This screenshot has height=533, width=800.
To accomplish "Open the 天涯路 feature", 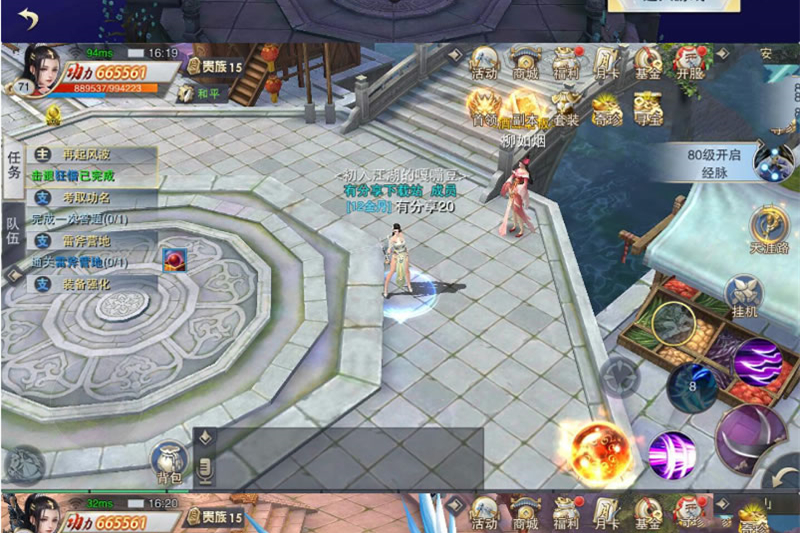I will (770, 228).
